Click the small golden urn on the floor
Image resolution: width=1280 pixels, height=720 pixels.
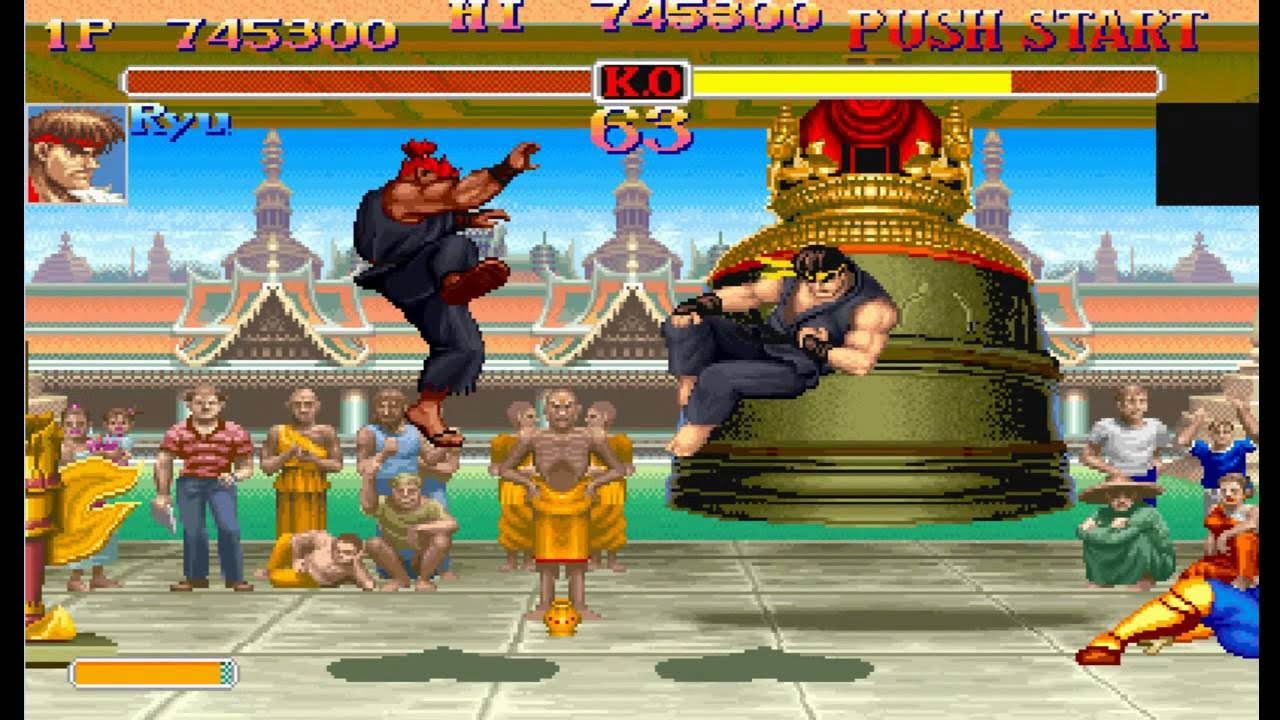560,618
